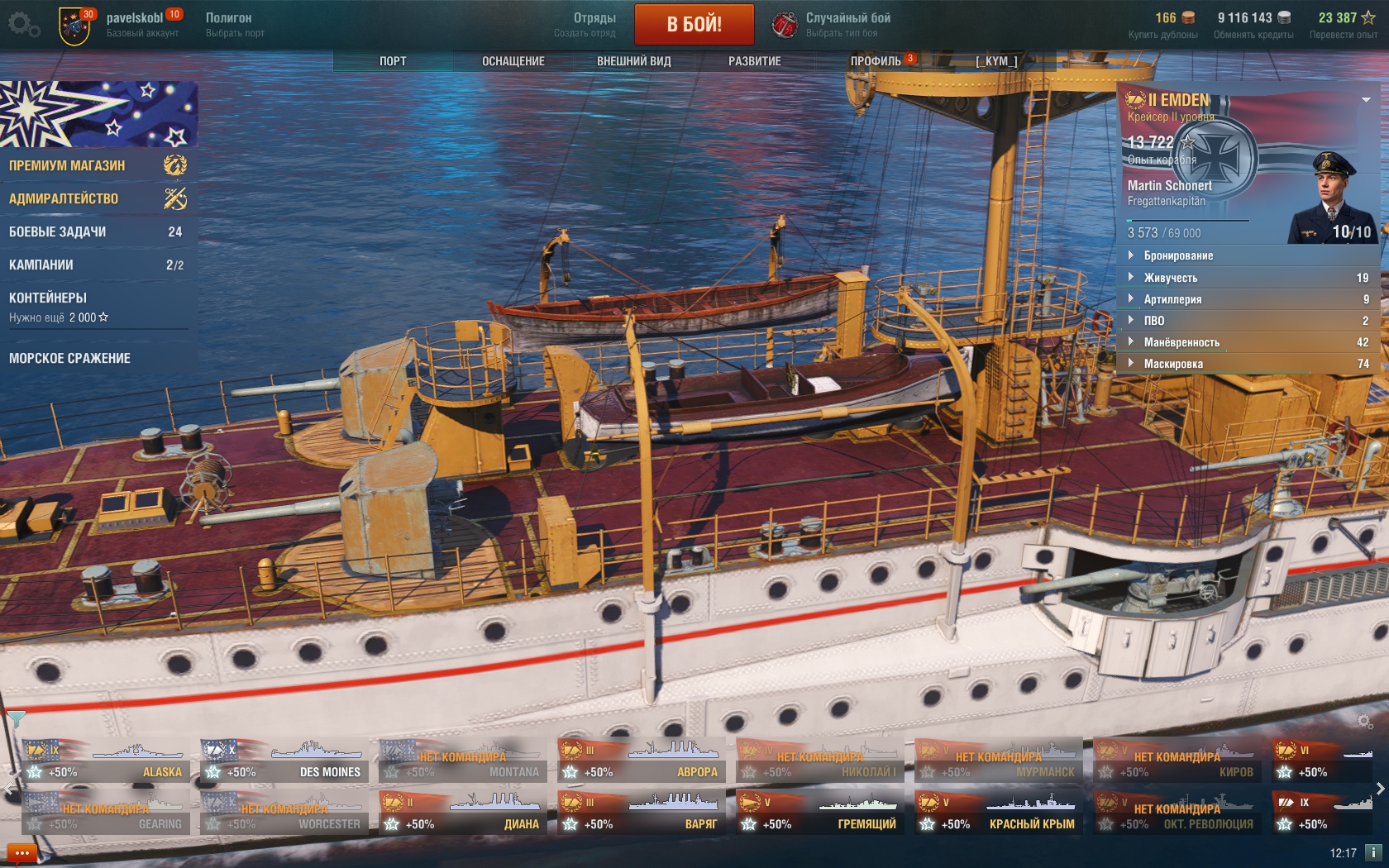Switch to the ОСНАЩЕНИЕ tab
This screenshot has height=868, width=1389.
click(513, 61)
